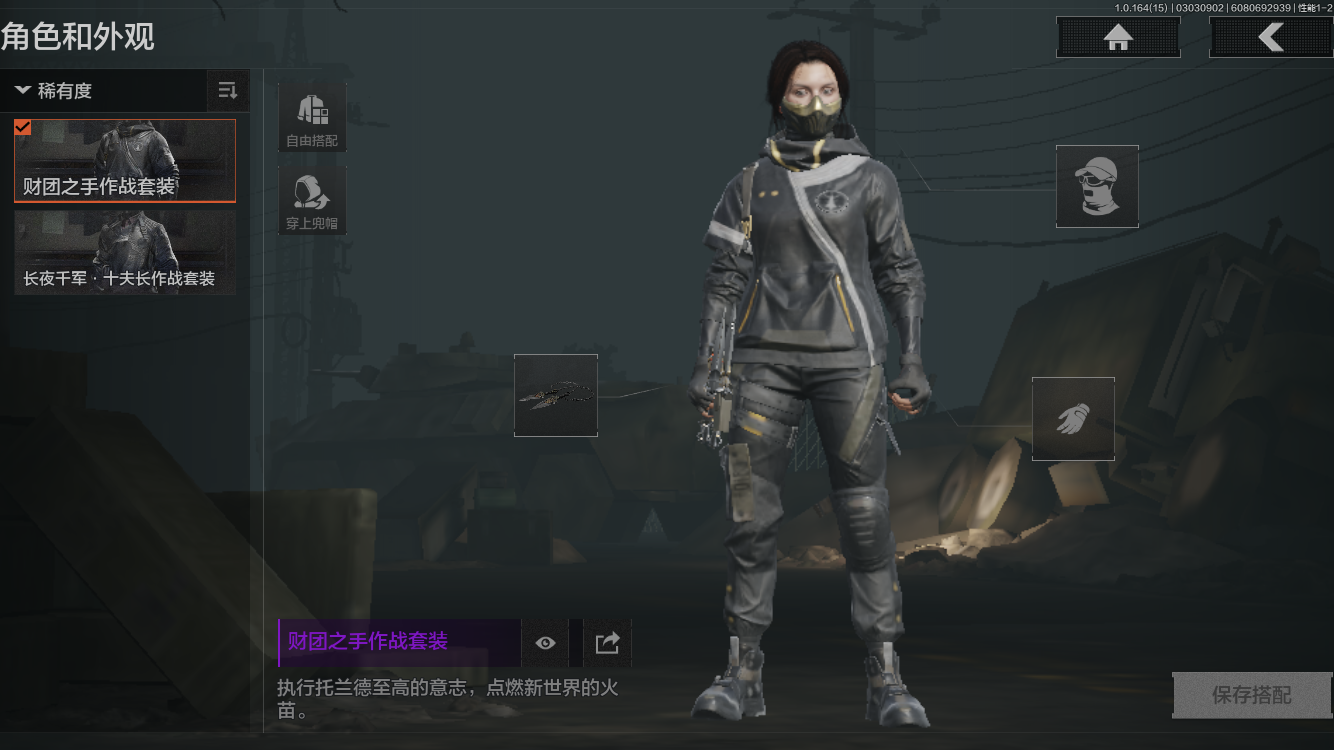The height and width of the screenshot is (750, 1334).
Task: Click the orange checkmark on the selected outfit
Action: click(21, 127)
